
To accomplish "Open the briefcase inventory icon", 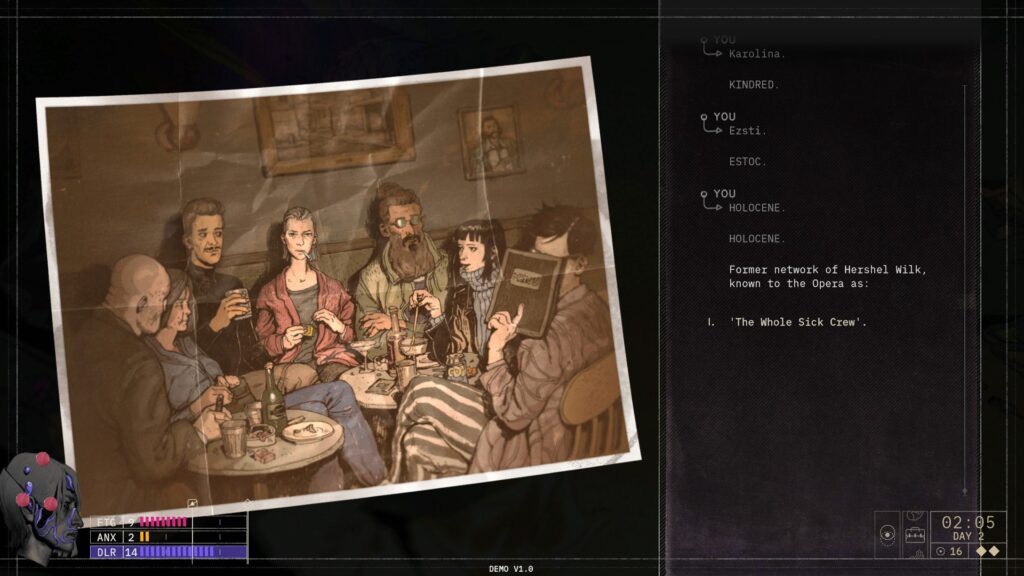I will (914, 536).
